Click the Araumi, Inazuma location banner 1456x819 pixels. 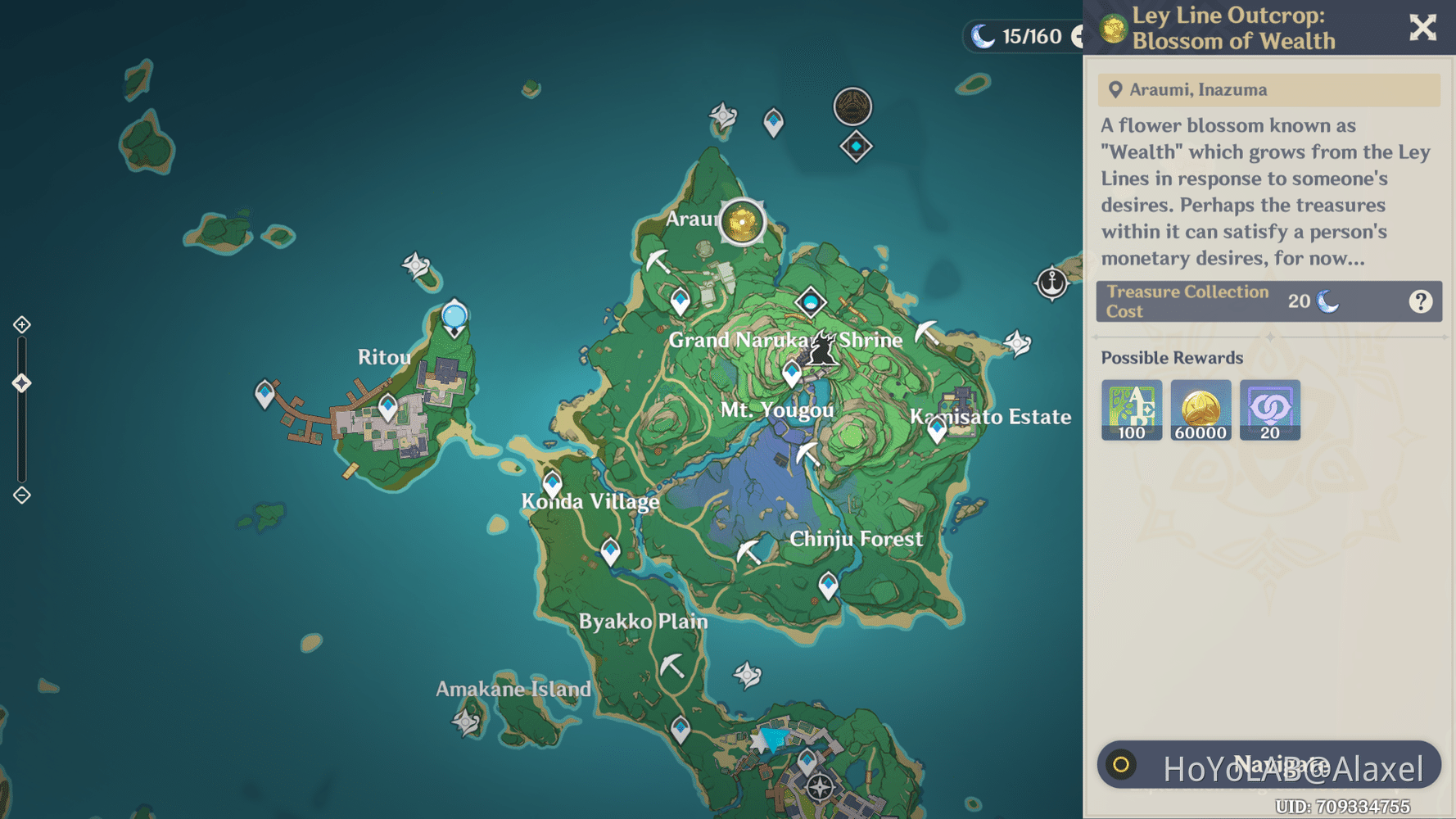click(x=1269, y=90)
